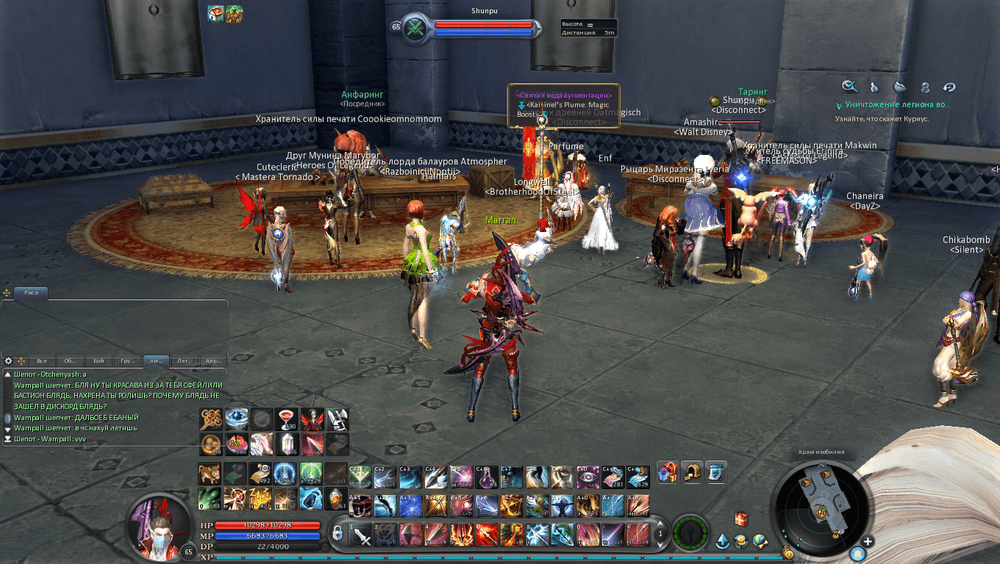Activate the brown cow mount icon

210,473
